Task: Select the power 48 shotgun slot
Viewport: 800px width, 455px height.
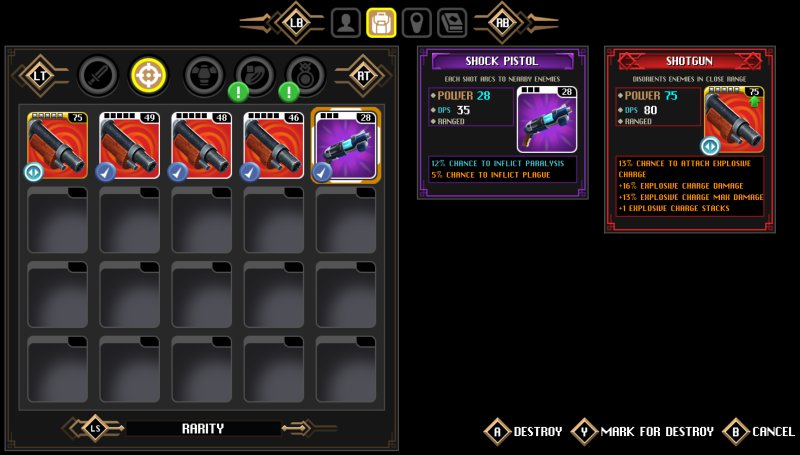Action: (201, 145)
